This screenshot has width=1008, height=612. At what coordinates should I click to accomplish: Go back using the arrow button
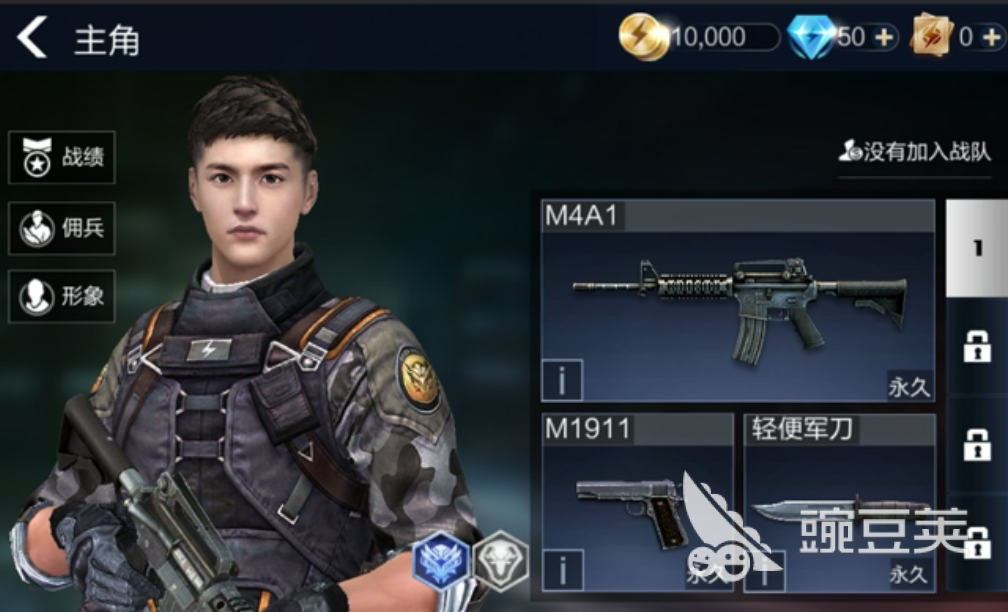[32, 38]
